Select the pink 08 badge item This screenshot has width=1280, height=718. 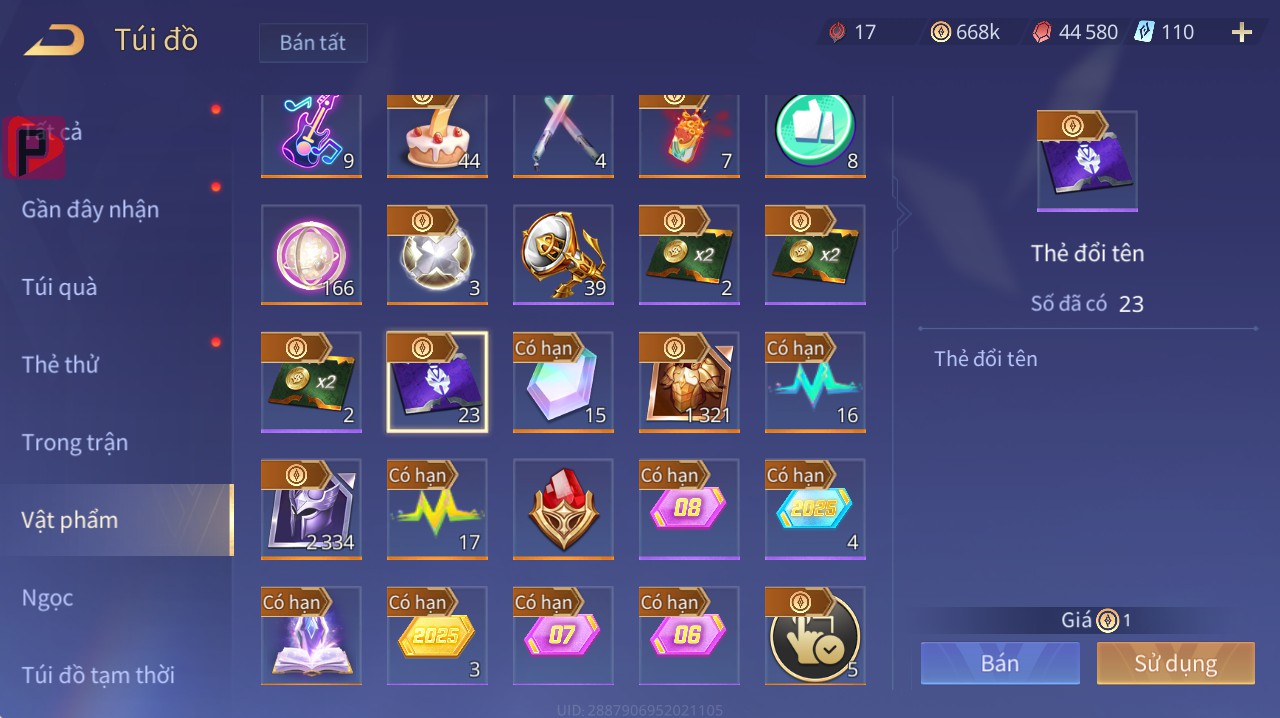(689, 508)
